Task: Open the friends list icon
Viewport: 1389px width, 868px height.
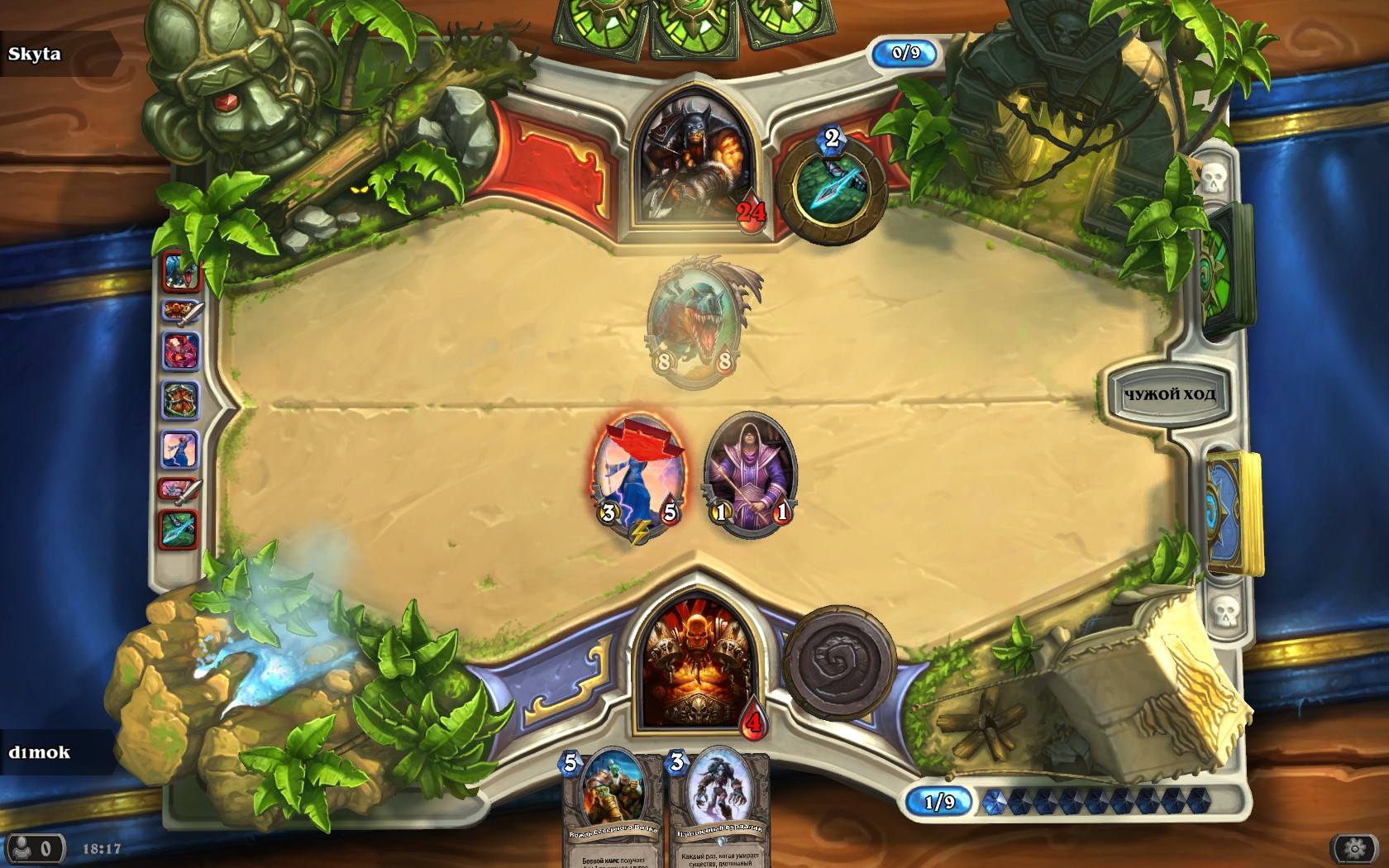Action: [33, 849]
